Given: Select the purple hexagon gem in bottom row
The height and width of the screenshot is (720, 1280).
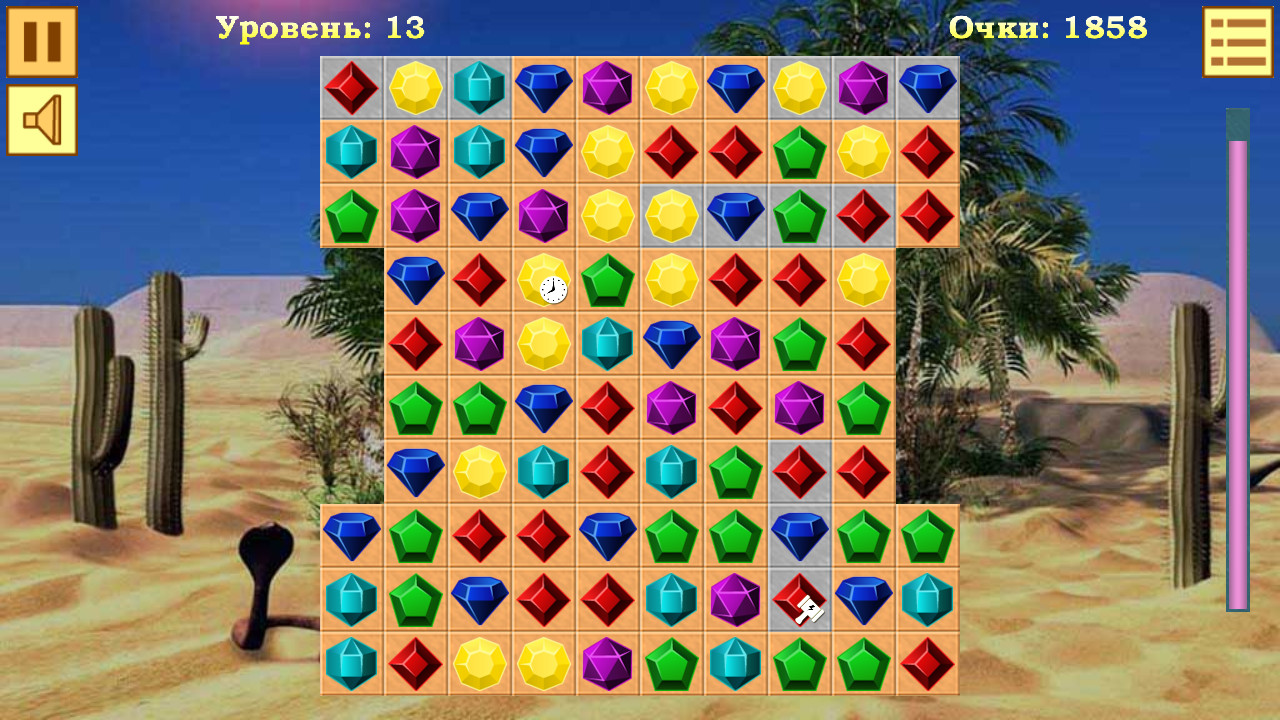Looking at the screenshot, I should coord(607,664).
